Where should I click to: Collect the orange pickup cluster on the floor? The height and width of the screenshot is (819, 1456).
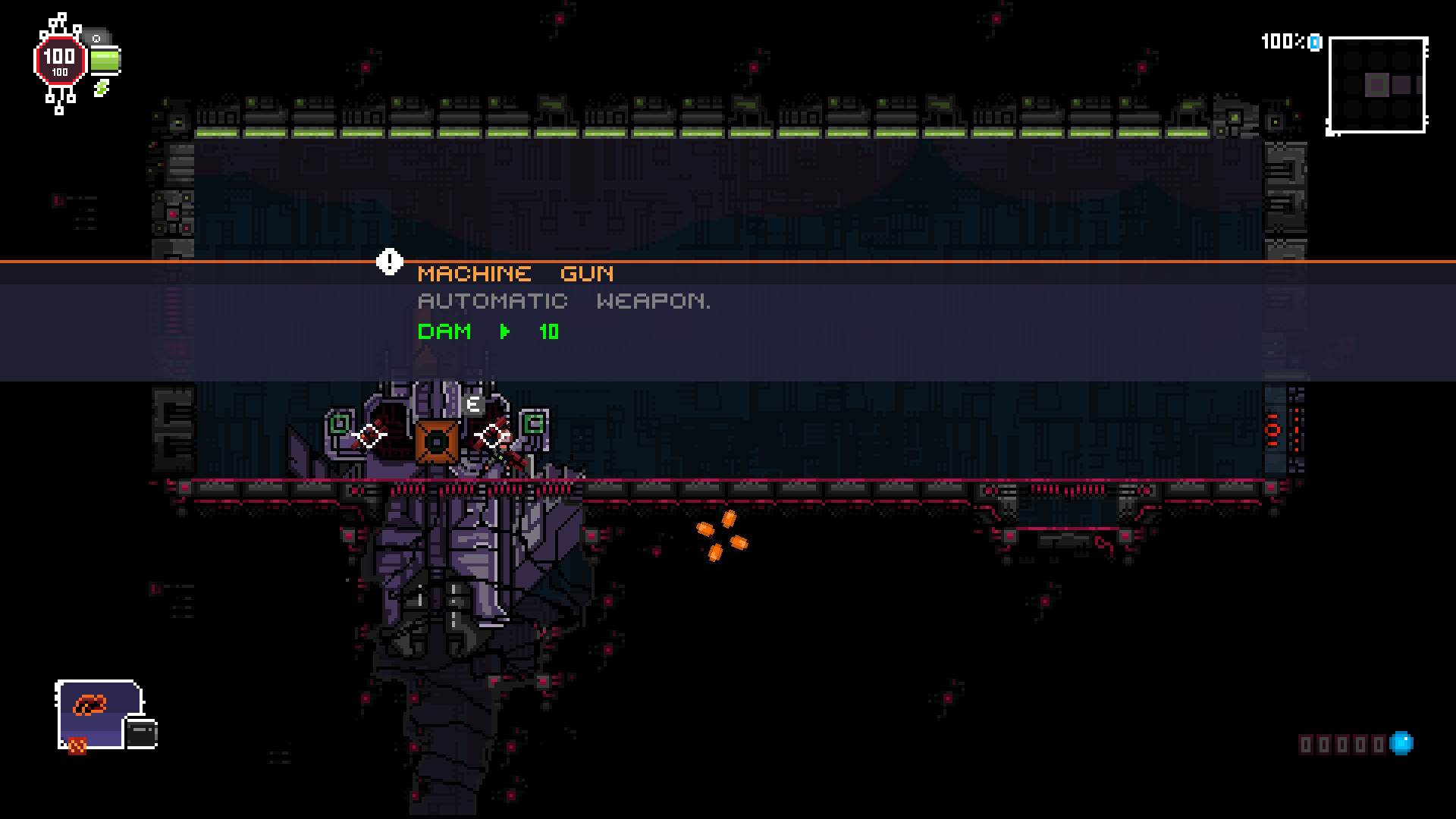(720, 536)
